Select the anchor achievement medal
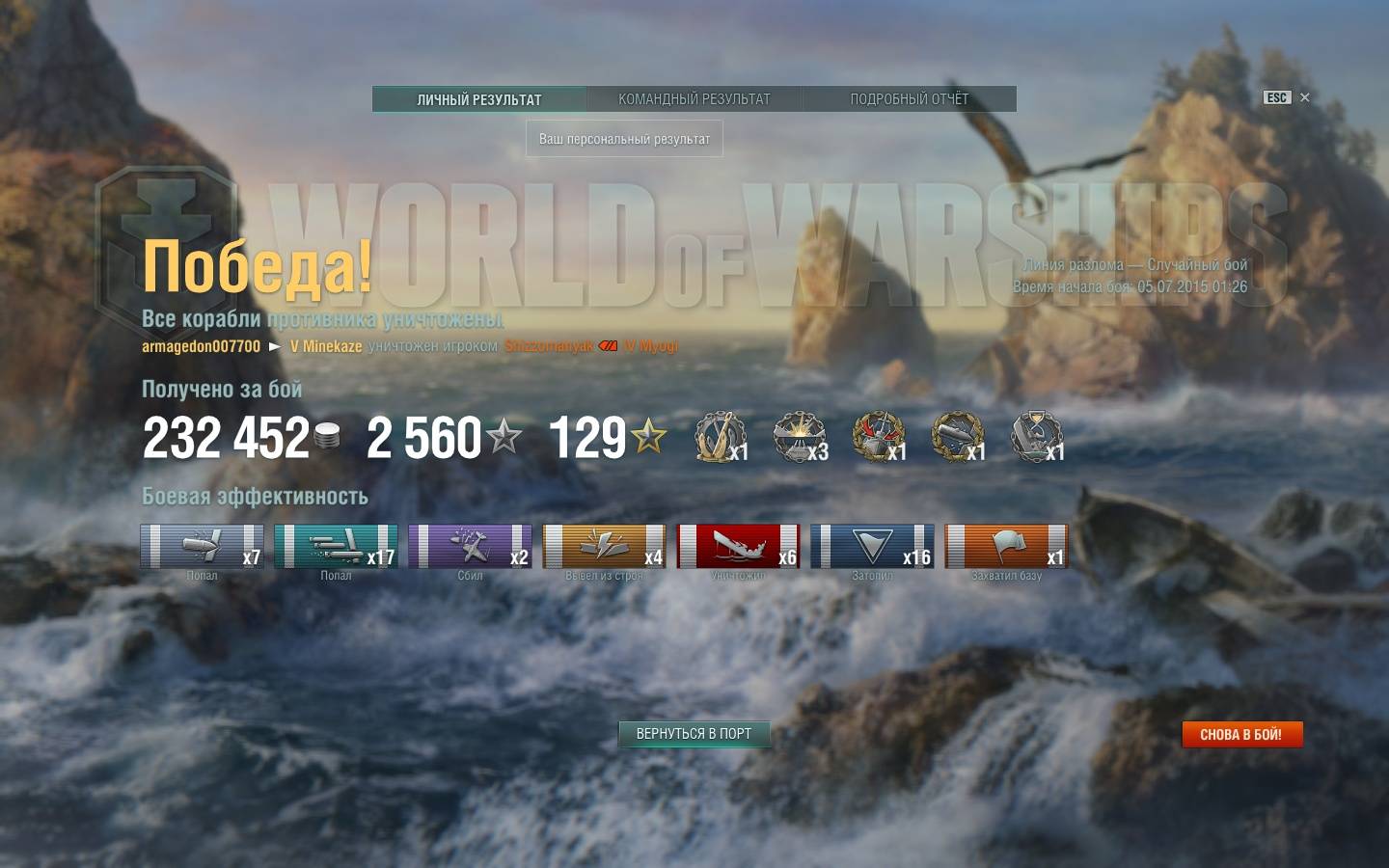The image size is (1389, 868). click(x=719, y=437)
